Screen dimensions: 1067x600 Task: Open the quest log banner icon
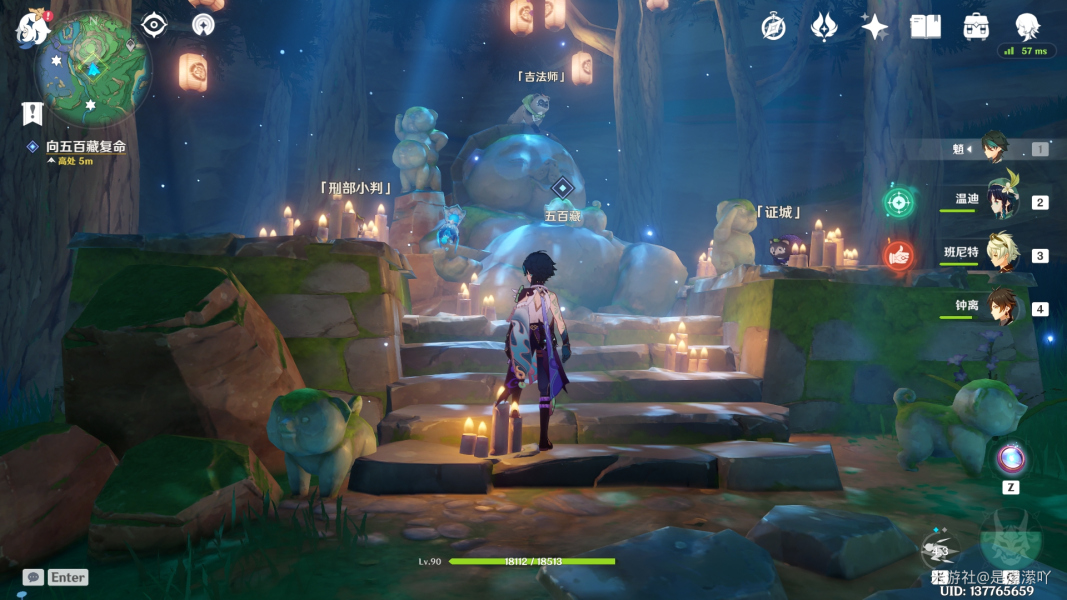(32, 113)
